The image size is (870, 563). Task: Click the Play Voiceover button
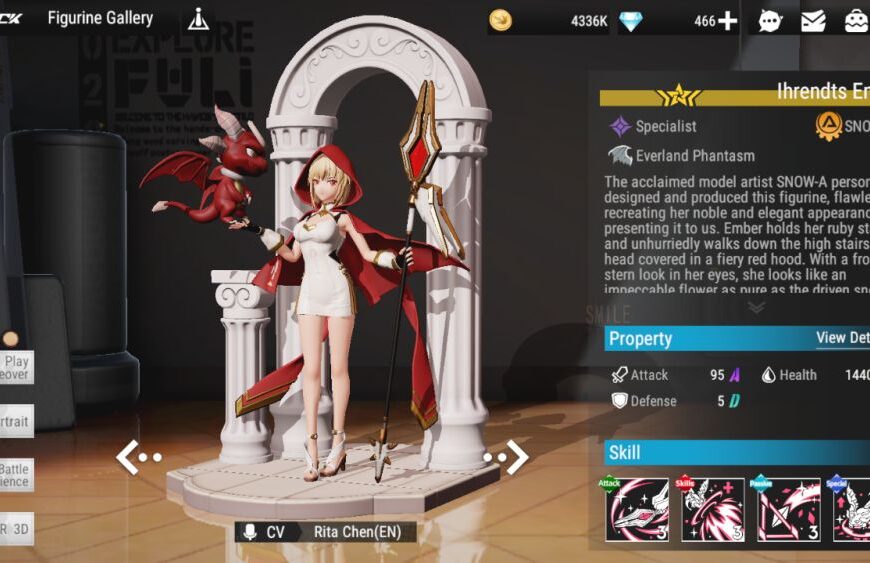coord(16,368)
